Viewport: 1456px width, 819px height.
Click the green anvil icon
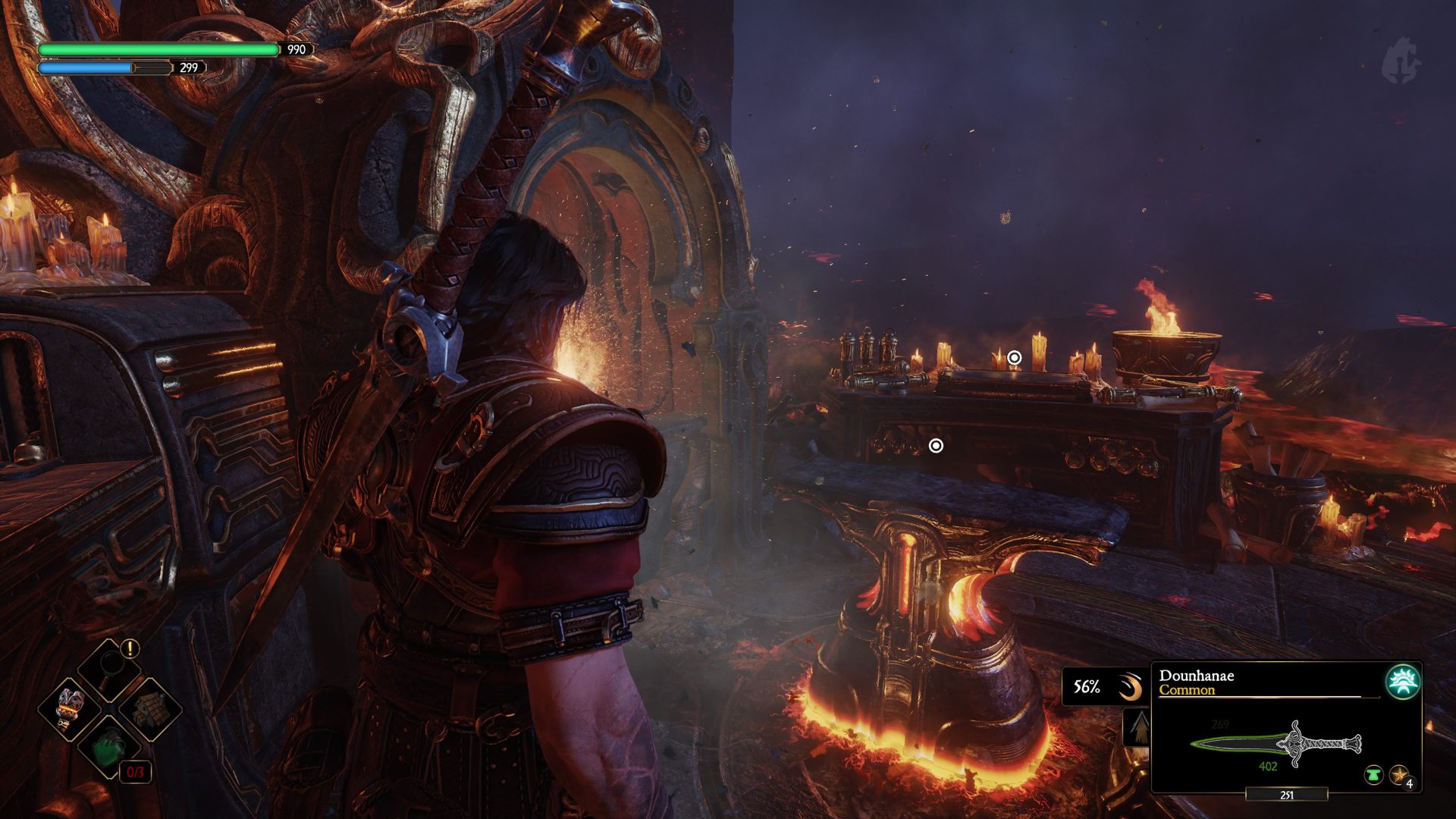pyautogui.click(x=1373, y=775)
